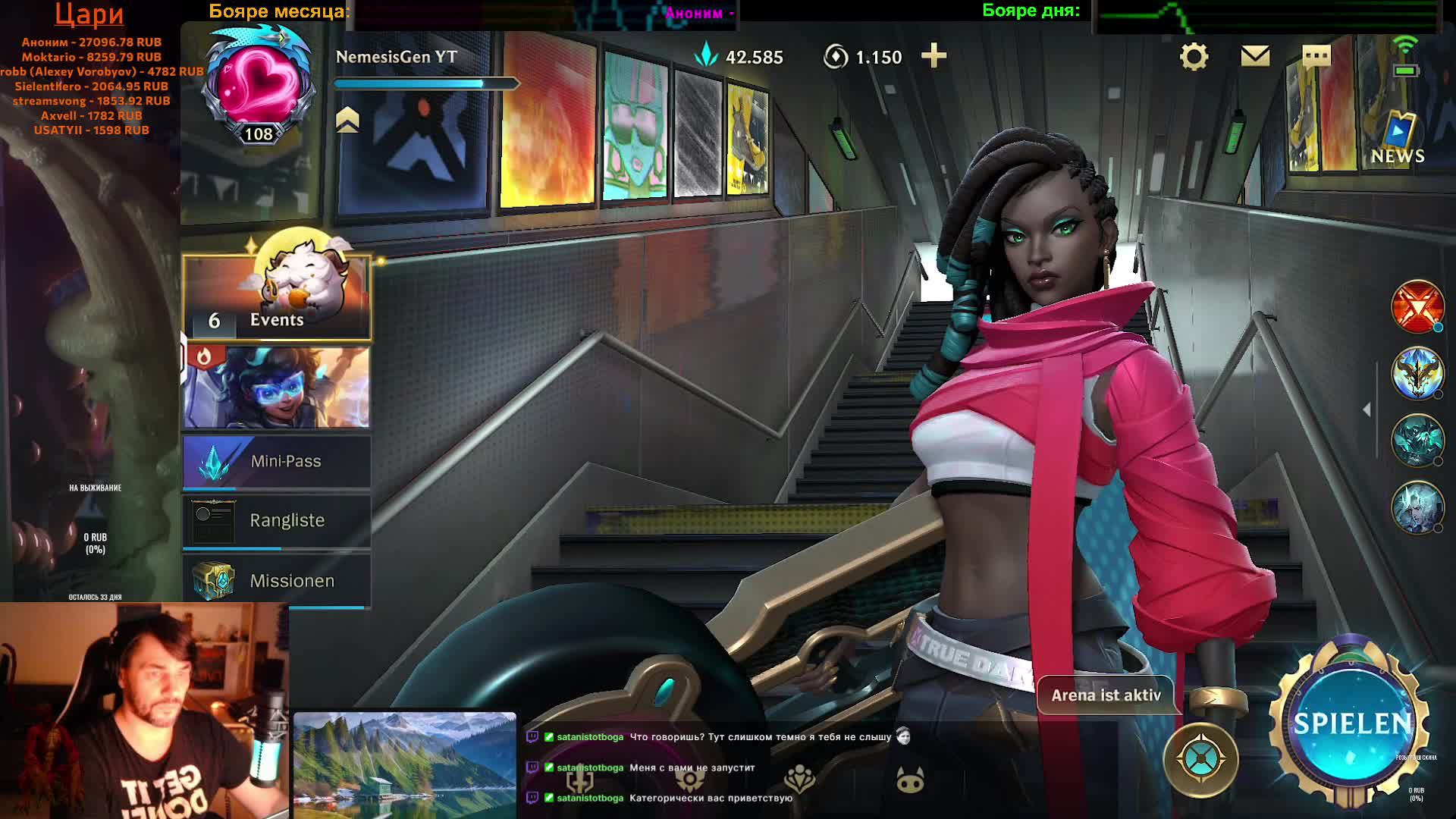Select the teal armored champion friend avatar
This screenshot has height=819, width=1456.
[x=1417, y=440]
